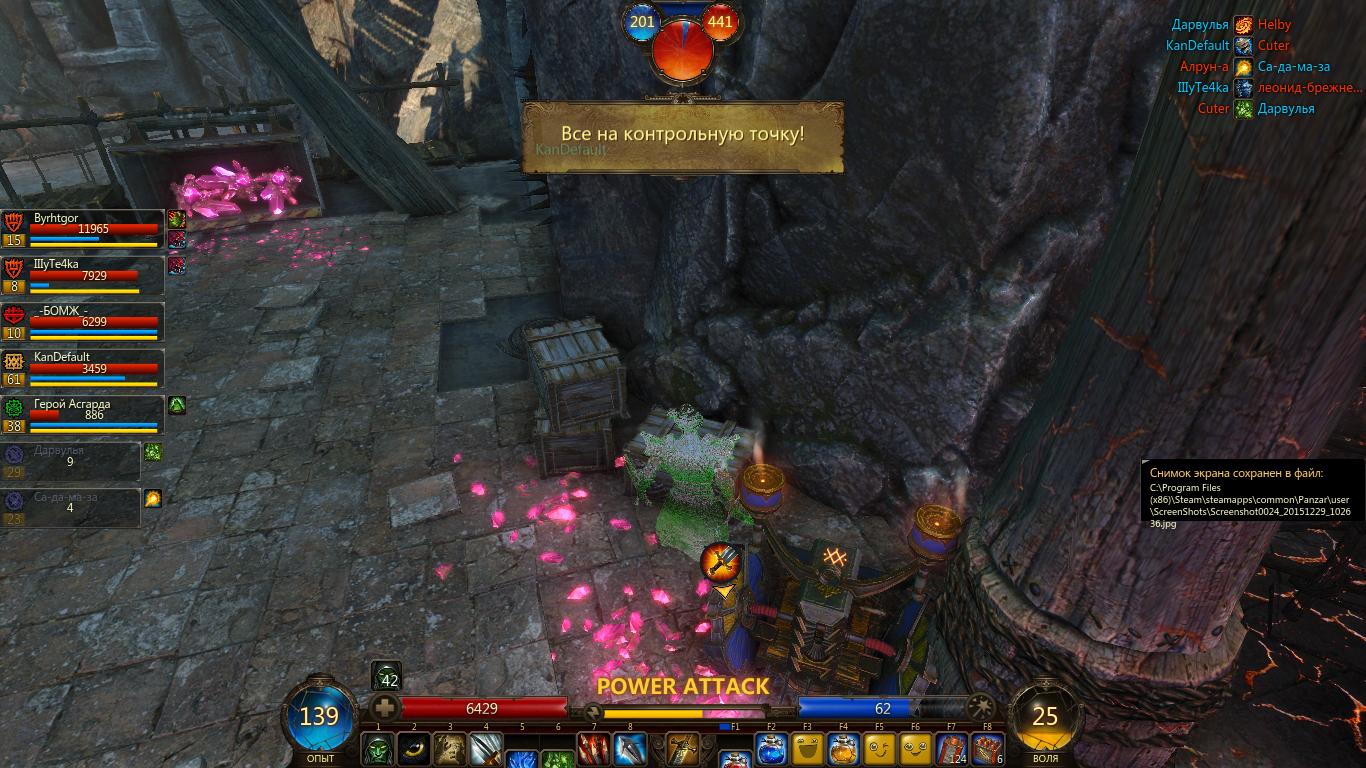1366x768 pixels.
Task: Select the silver blades skill
Action: coord(486,748)
